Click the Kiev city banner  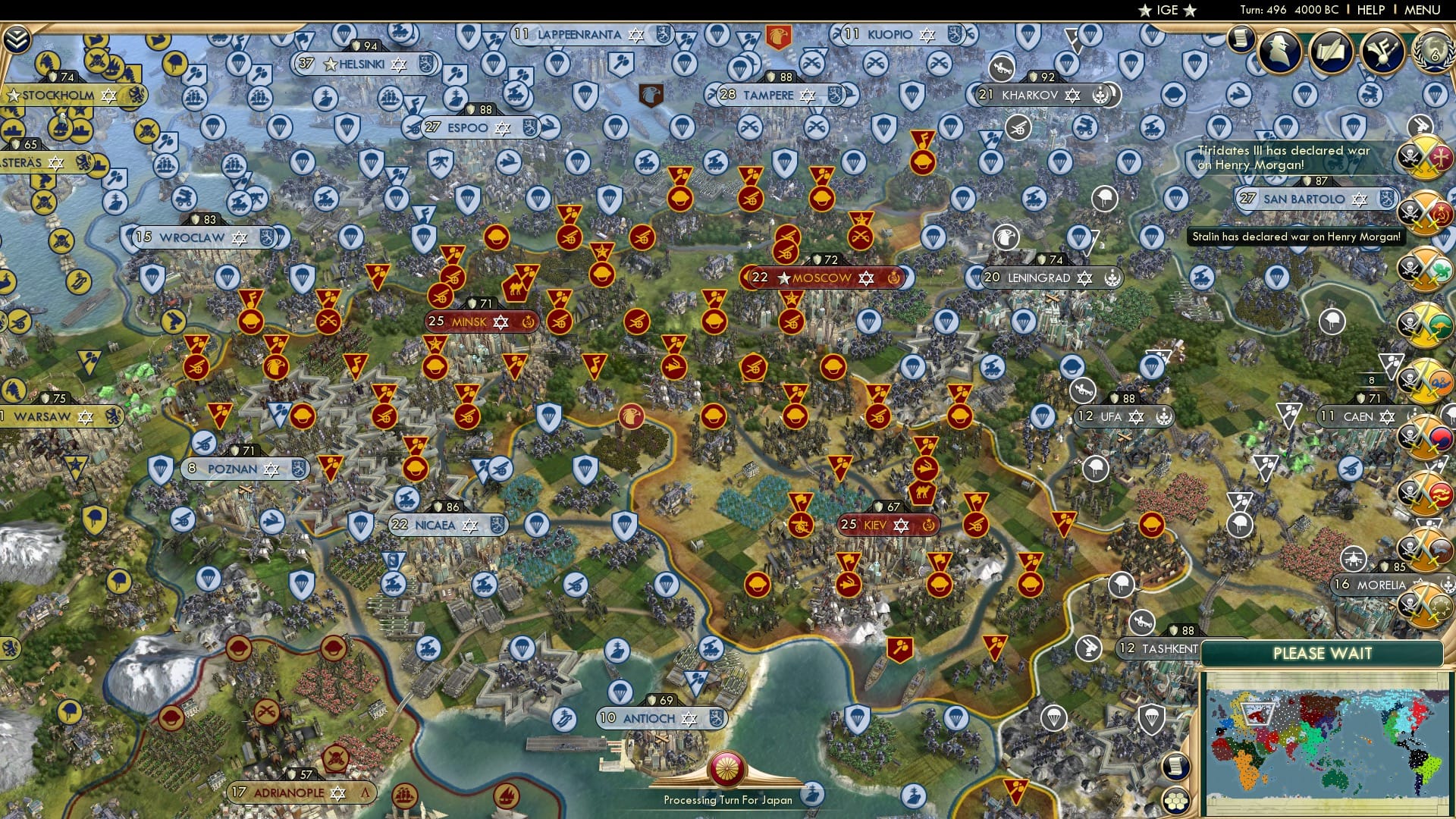pyautogui.click(x=886, y=525)
